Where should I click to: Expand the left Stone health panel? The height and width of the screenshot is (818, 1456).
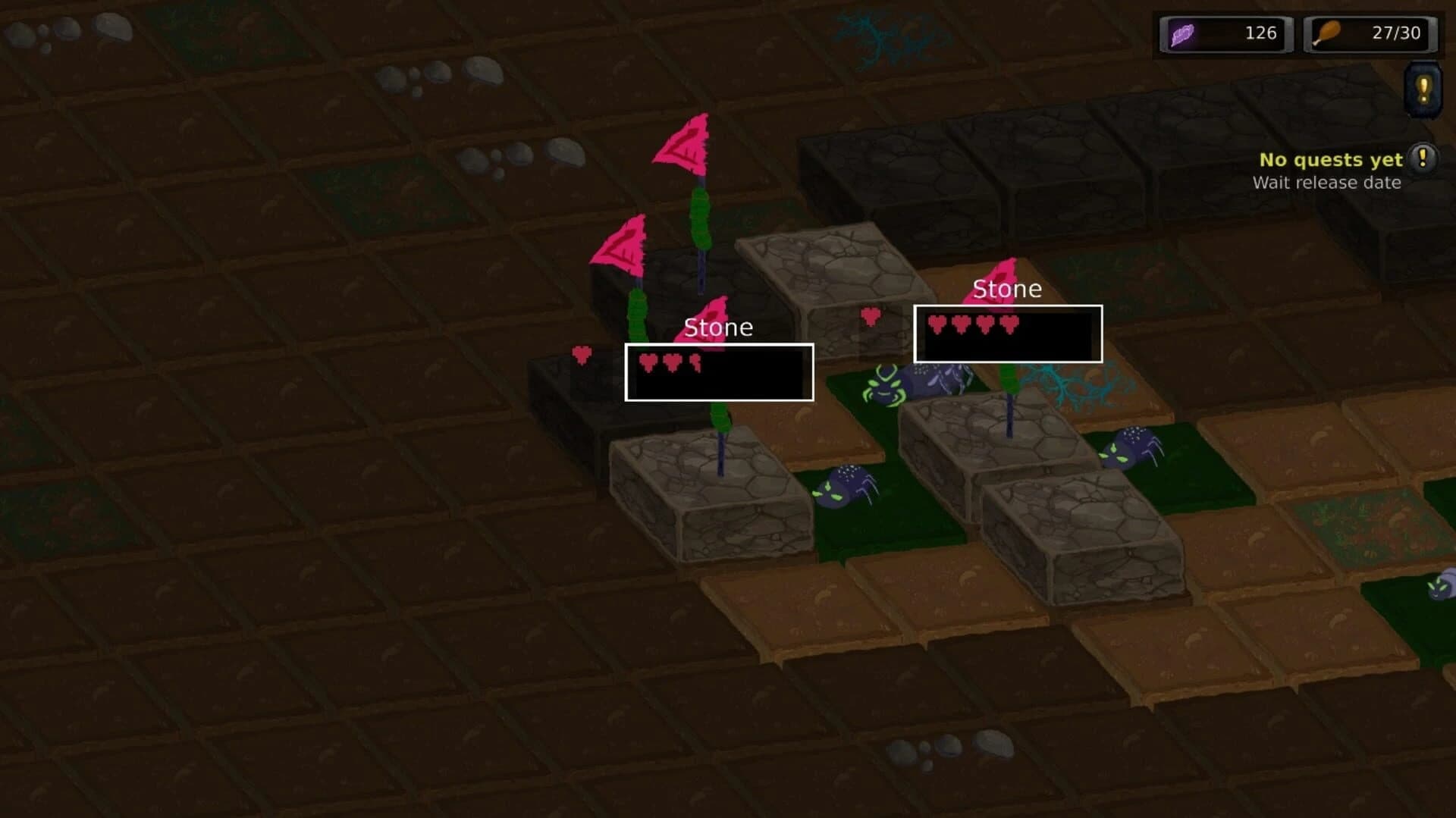(x=719, y=371)
